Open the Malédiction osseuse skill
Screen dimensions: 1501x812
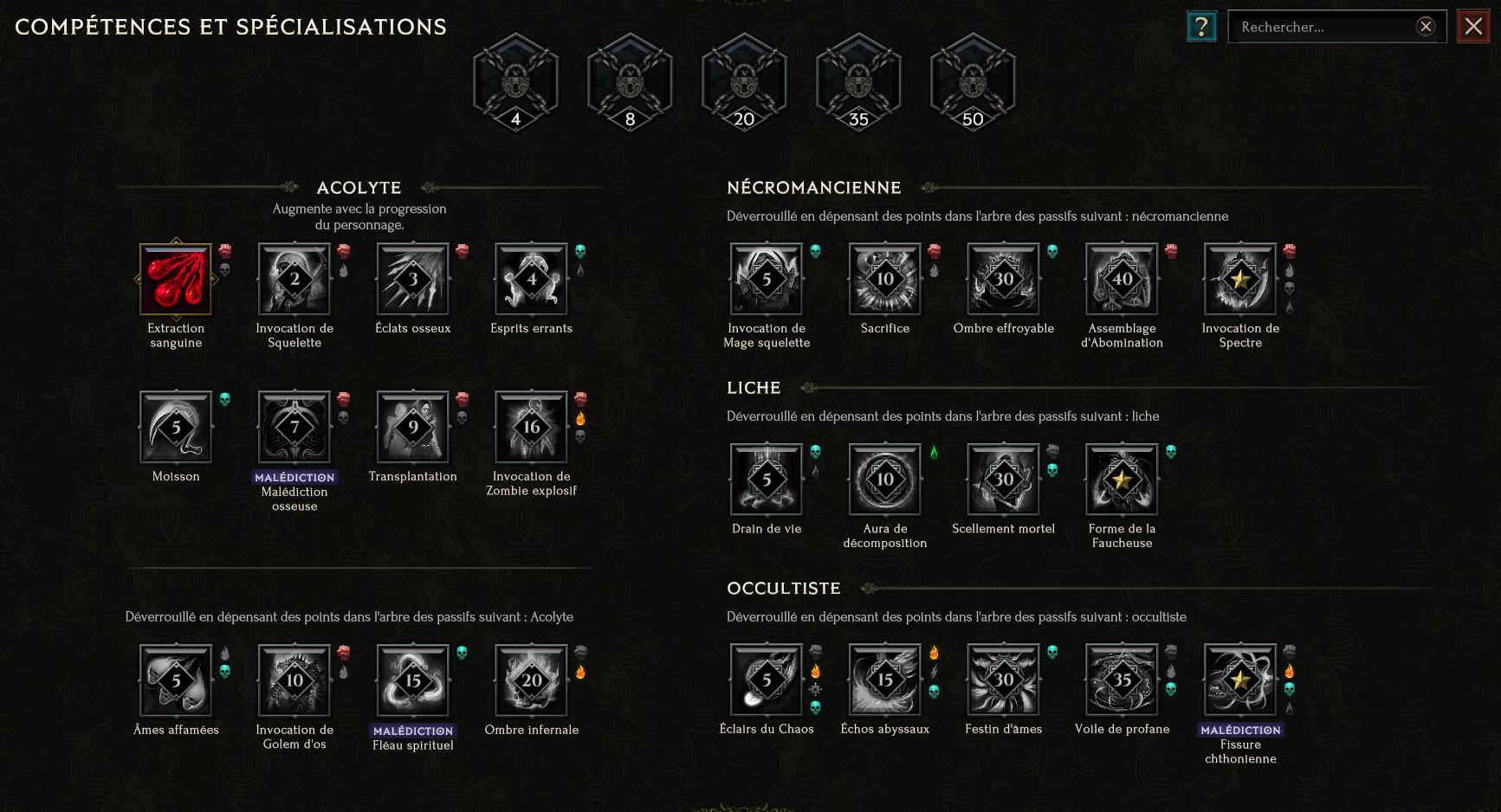tap(294, 427)
